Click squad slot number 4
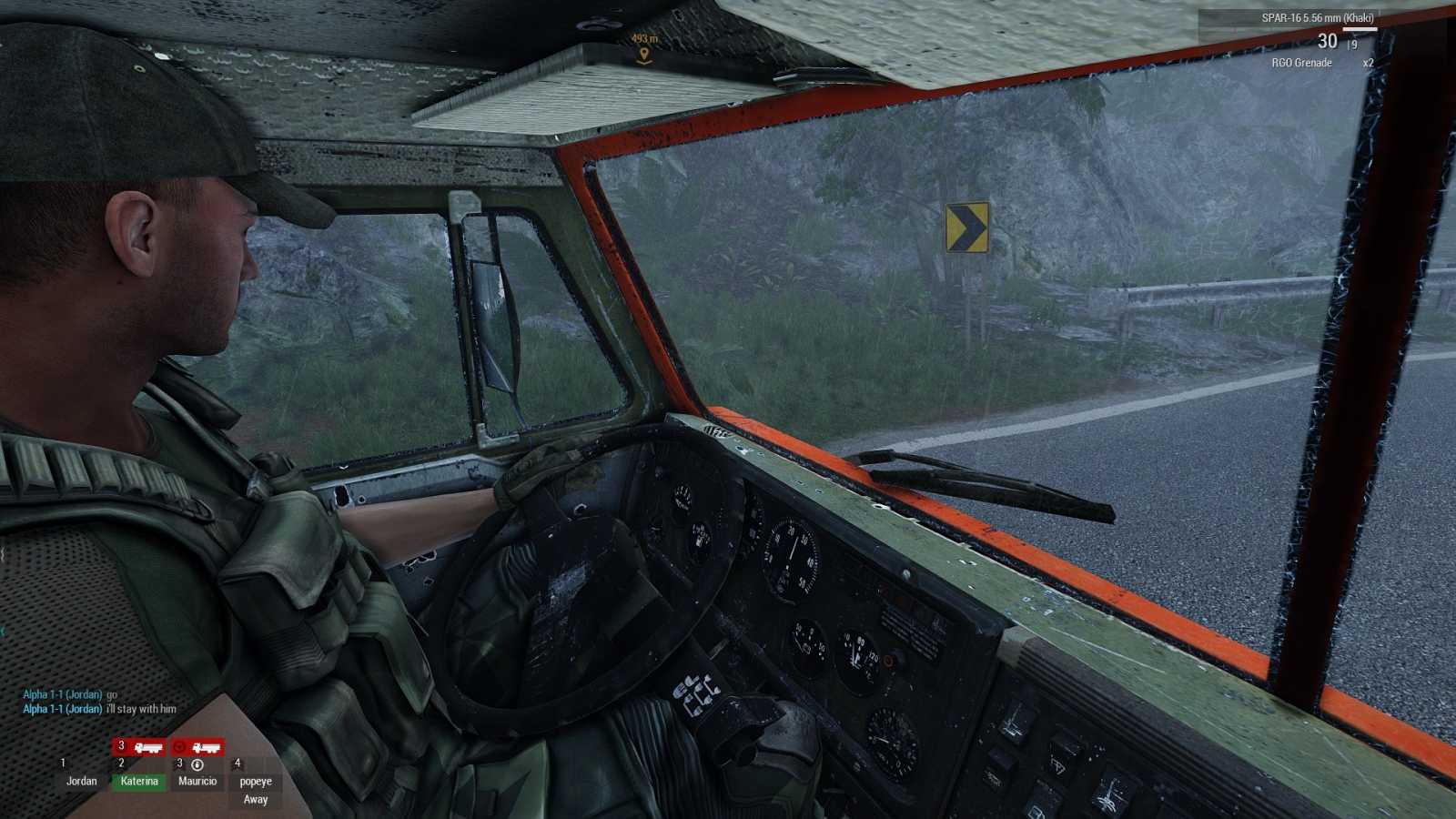This screenshot has width=1456, height=819. [x=237, y=764]
